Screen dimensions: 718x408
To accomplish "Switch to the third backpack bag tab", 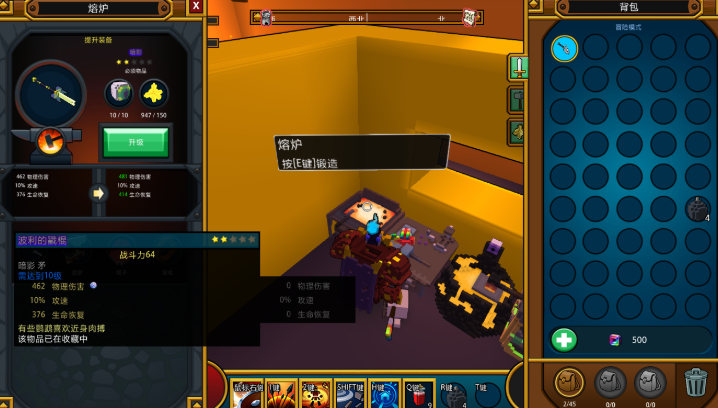I will [x=651, y=382].
